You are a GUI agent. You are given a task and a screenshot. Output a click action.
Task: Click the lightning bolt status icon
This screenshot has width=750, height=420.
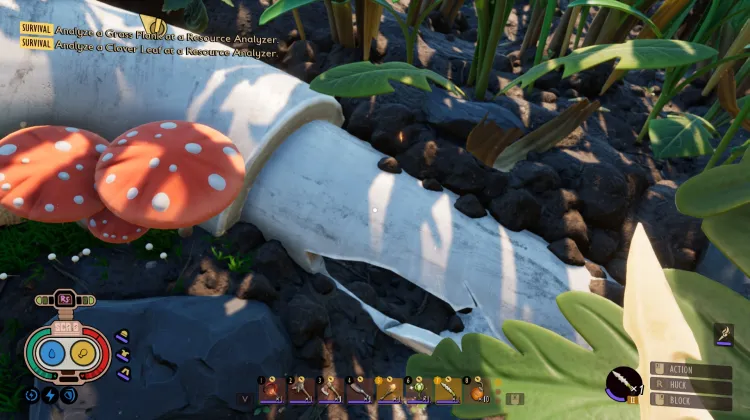50,395
